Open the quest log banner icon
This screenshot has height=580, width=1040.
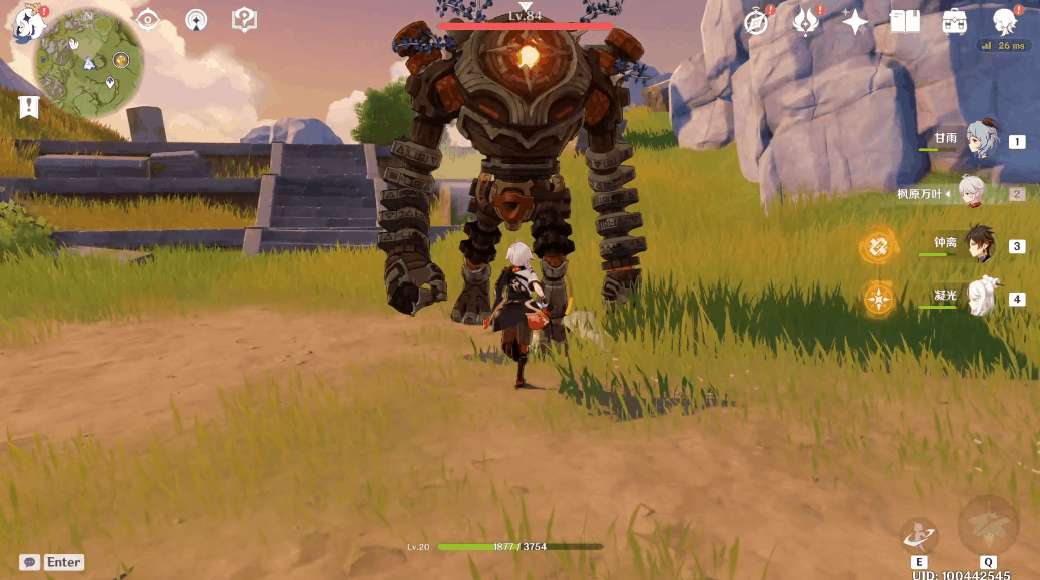tap(29, 106)
